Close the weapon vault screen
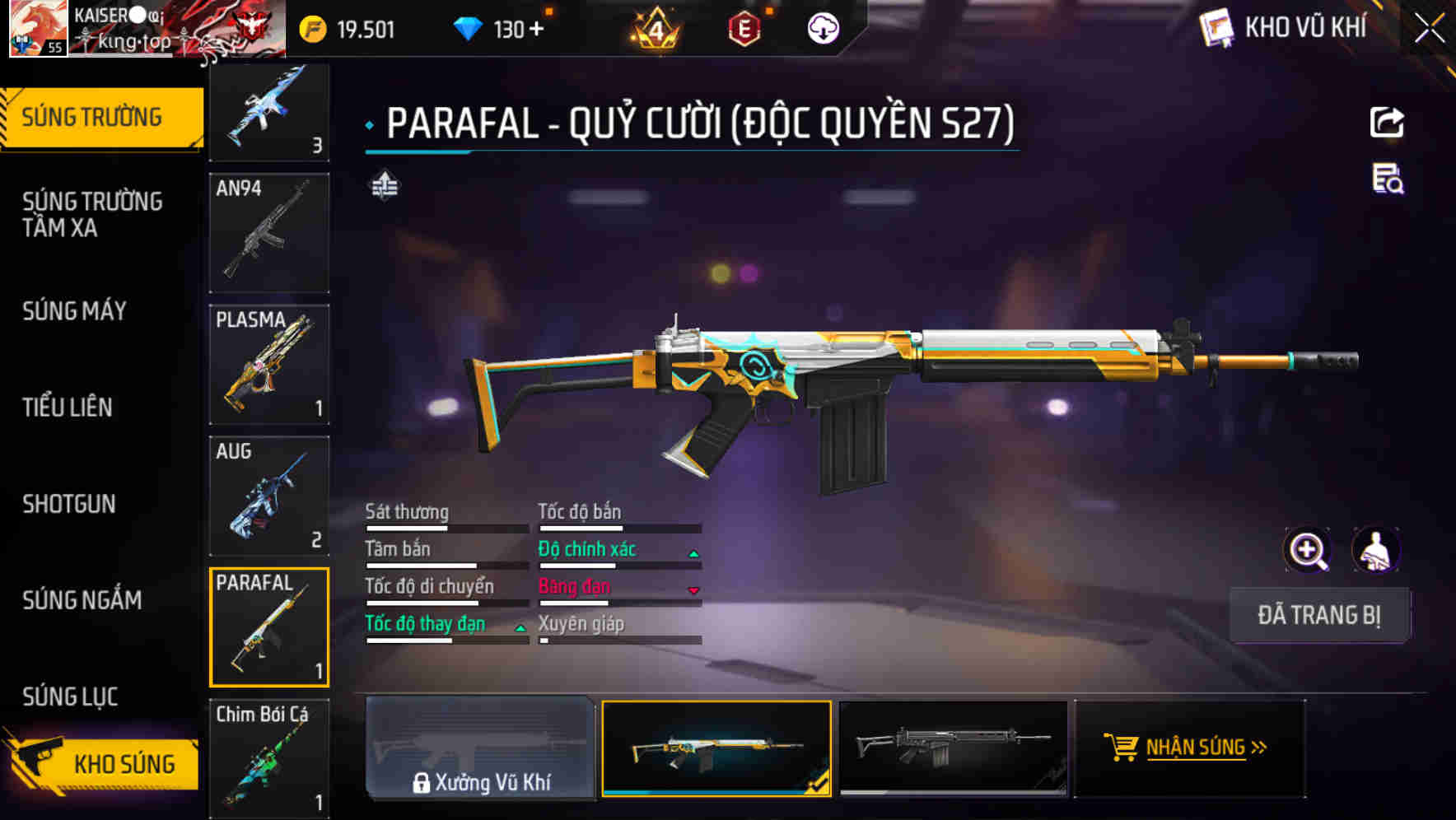 coord(1429,29)
